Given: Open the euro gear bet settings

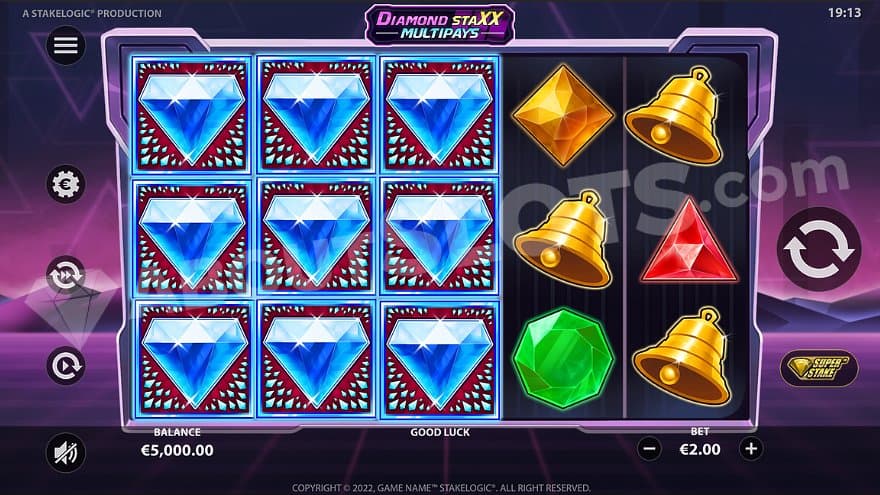Looking at the screenshot, I should point(67,184).
